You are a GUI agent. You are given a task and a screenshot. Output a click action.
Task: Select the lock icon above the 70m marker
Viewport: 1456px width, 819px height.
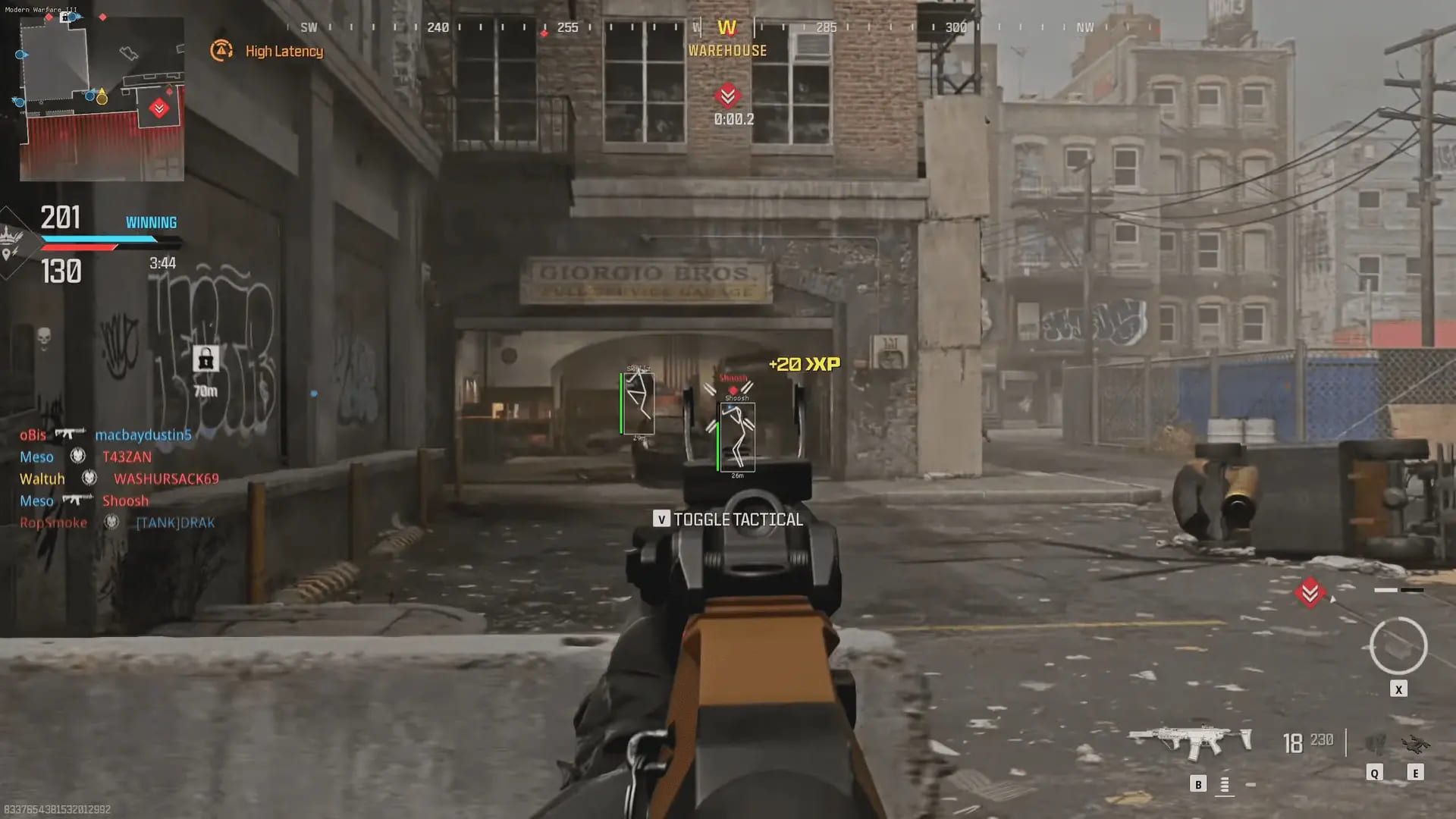click(206, 358)
